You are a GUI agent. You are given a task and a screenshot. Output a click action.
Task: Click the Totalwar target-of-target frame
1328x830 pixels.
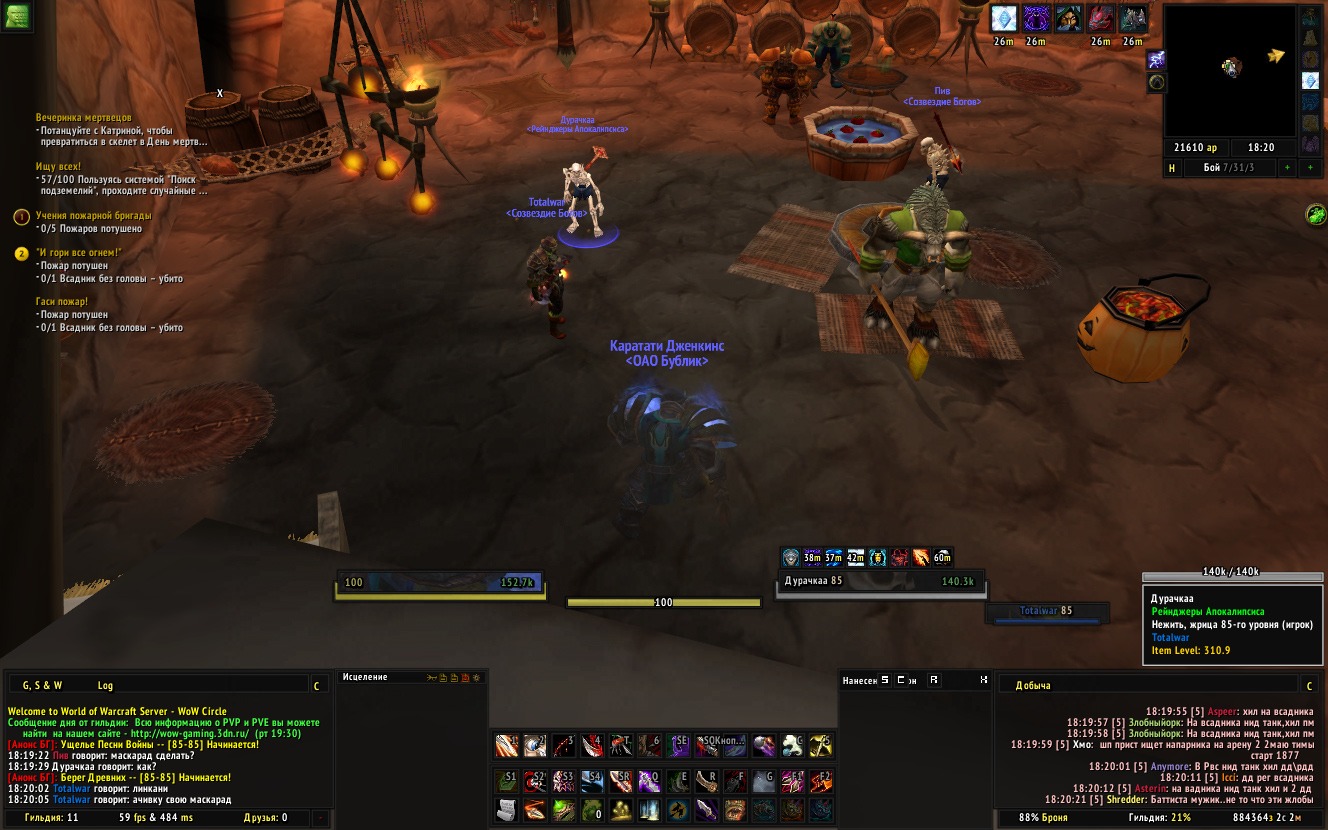[x=1046, y=611]
